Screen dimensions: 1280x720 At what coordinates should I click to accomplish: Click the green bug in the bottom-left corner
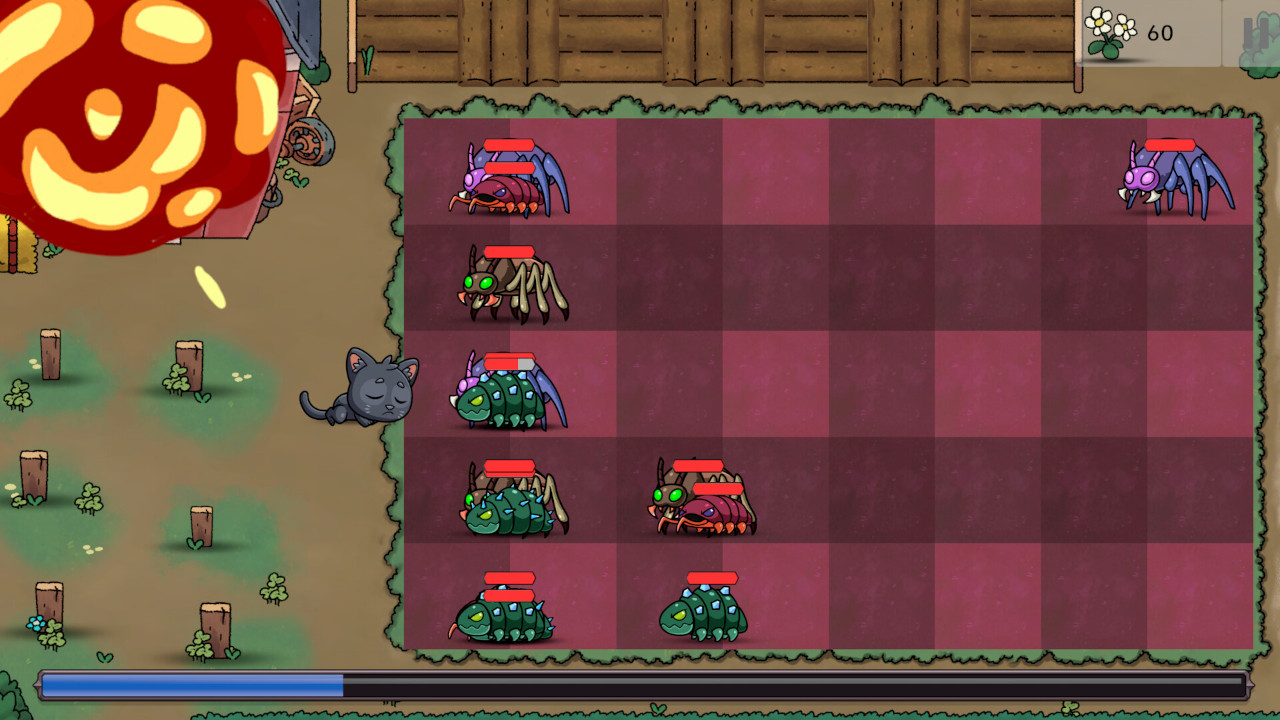point(505,615)
